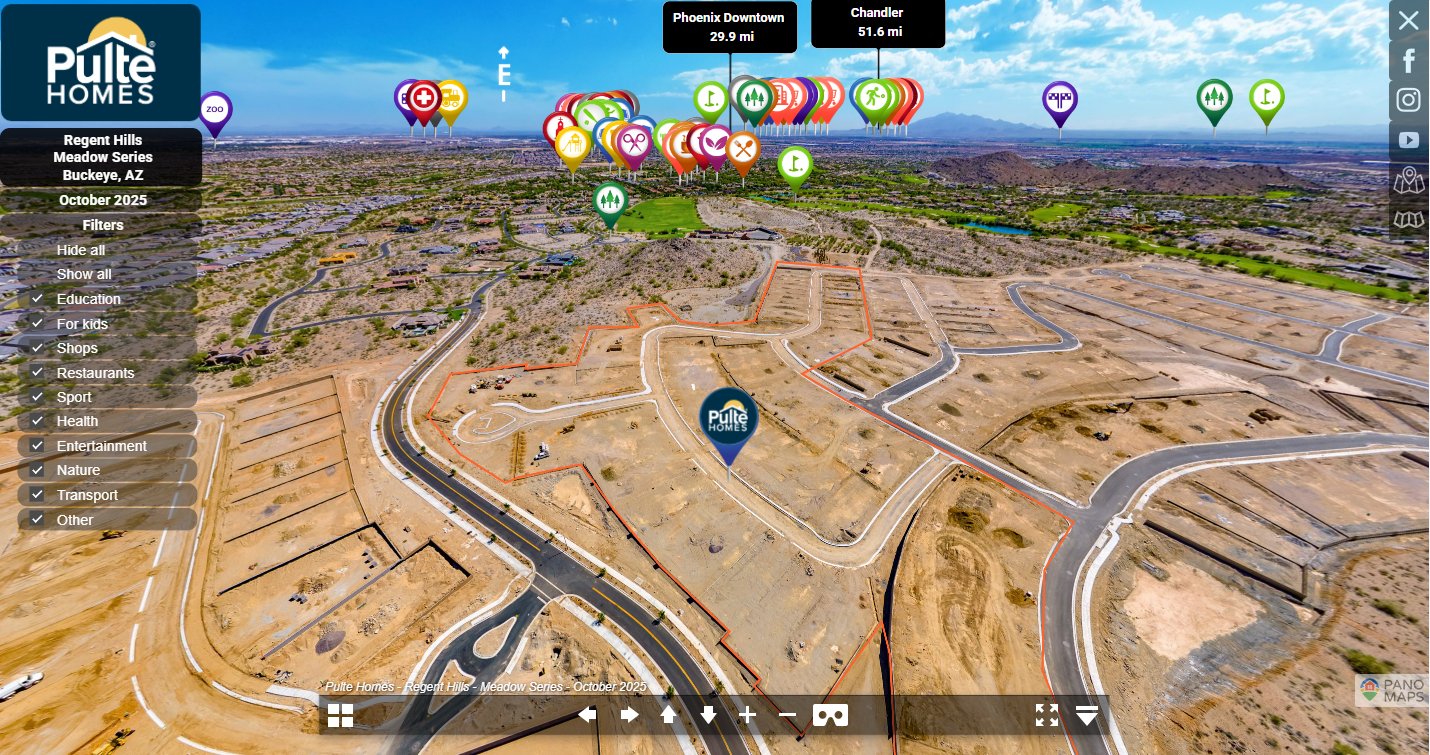Click the zoo map marker
The image size is (1430, 755).
215,109
